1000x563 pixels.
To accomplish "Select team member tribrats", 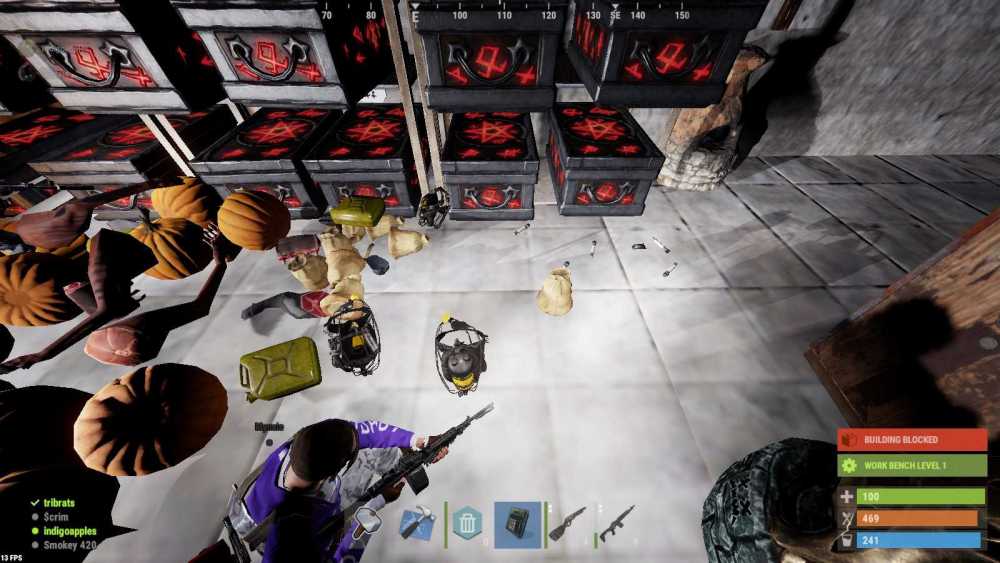I will click(x=59, y=502).
